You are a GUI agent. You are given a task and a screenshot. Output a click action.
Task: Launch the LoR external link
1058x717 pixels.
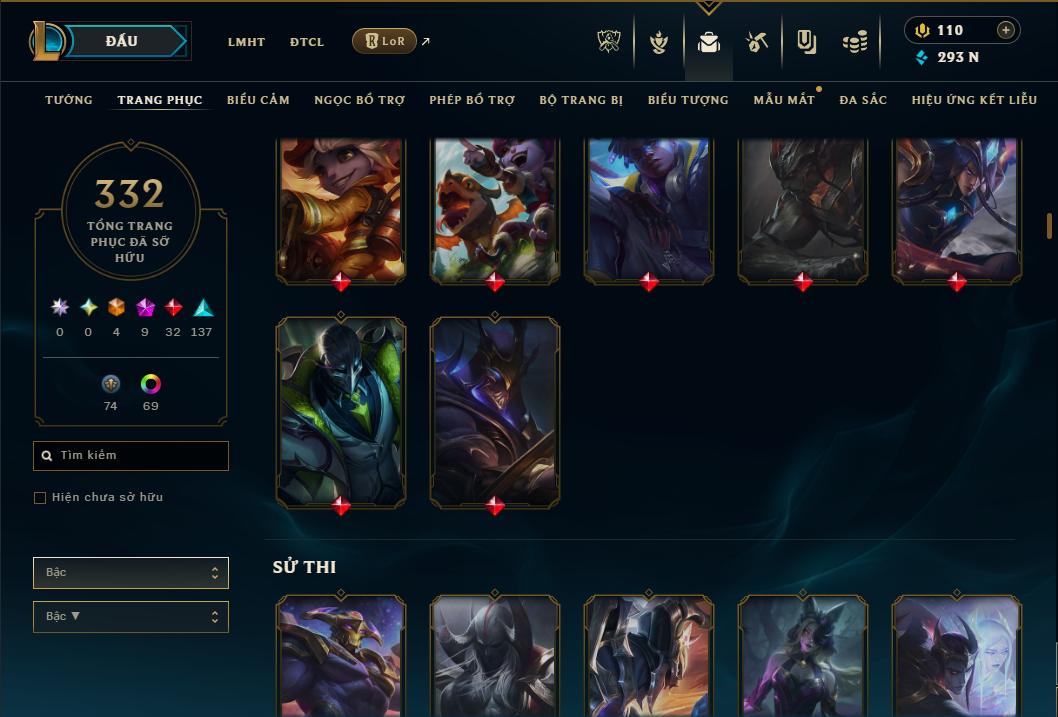coord(385,41)
